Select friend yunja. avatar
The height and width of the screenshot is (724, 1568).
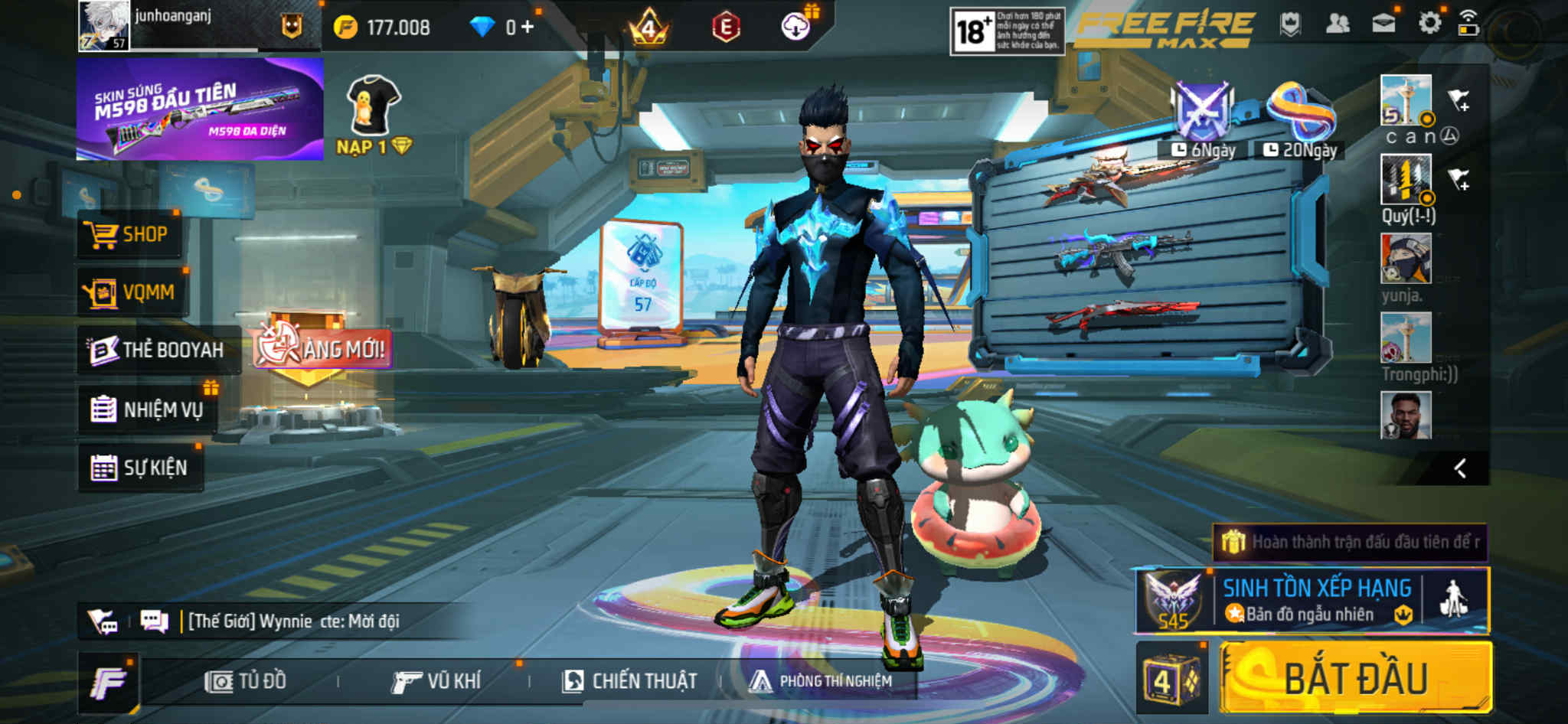click(x=1405, y=259)
